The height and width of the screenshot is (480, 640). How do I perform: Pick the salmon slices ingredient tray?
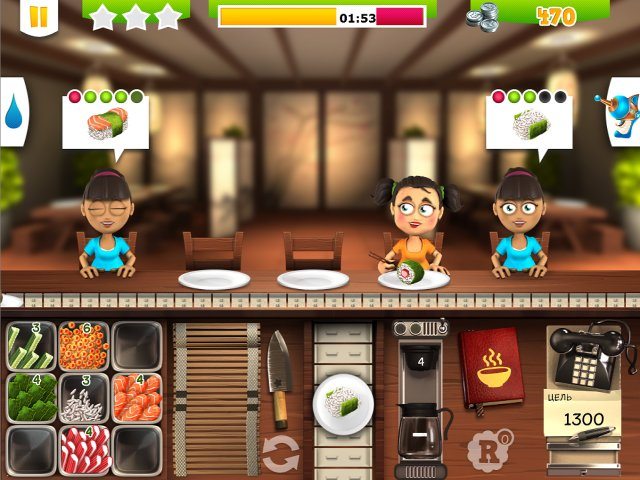136,397
